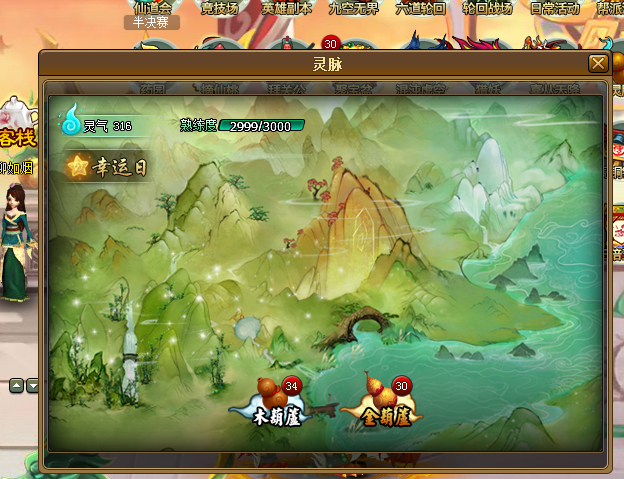624x479 pixels.
Task: Open the 九空无界 menu entry
Action: coord(353,8)
